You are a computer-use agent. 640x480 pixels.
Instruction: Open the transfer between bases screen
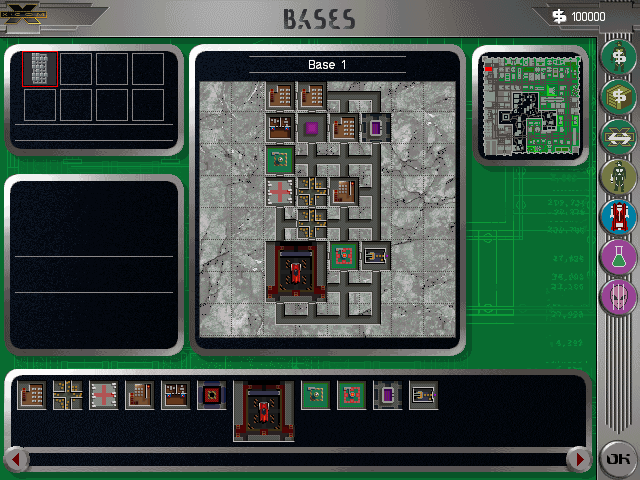[x=618, y=136]
